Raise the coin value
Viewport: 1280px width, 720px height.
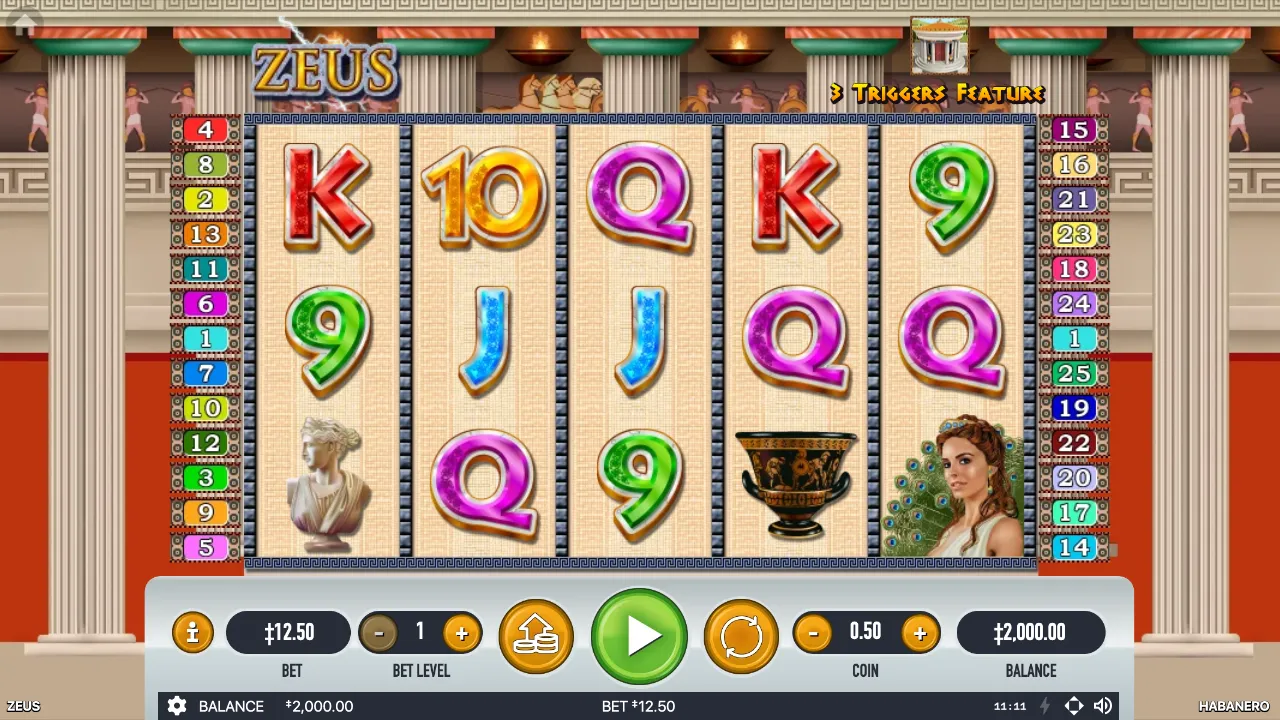pos(919,633)
